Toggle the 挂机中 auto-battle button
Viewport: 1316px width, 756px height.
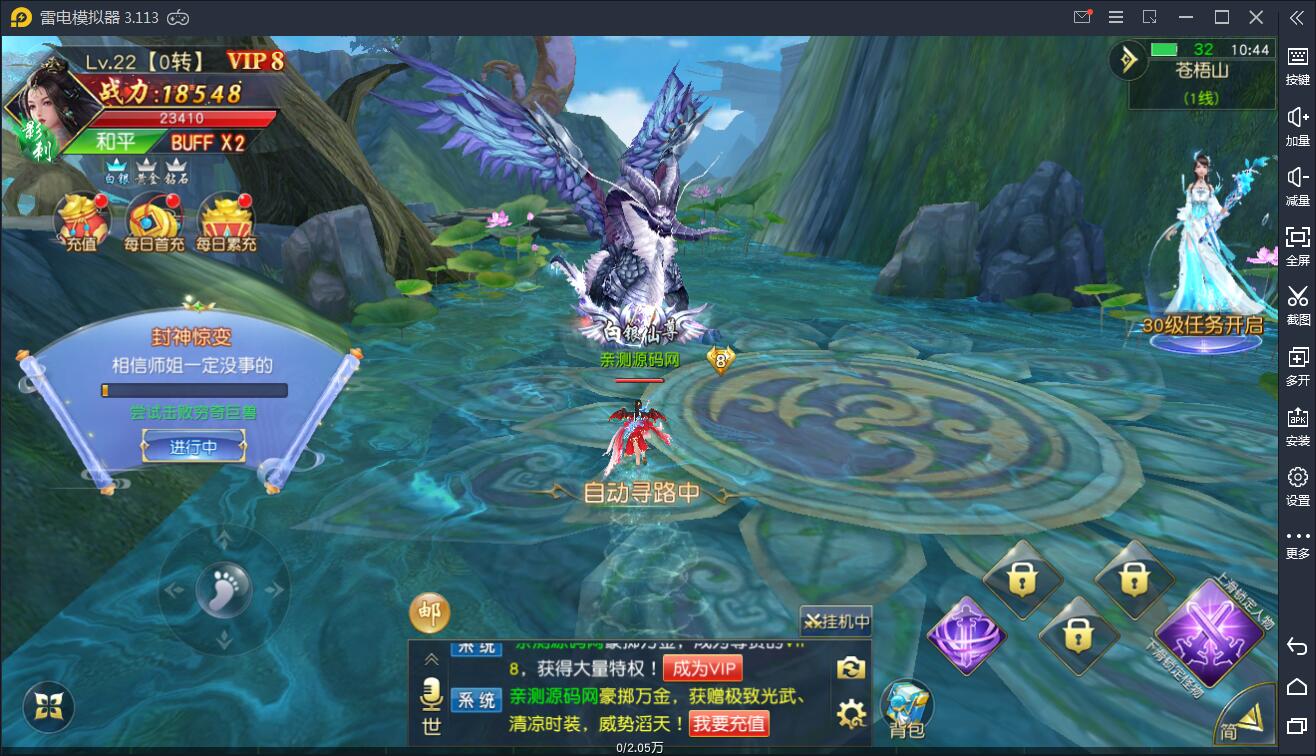(x=837, y=621)
